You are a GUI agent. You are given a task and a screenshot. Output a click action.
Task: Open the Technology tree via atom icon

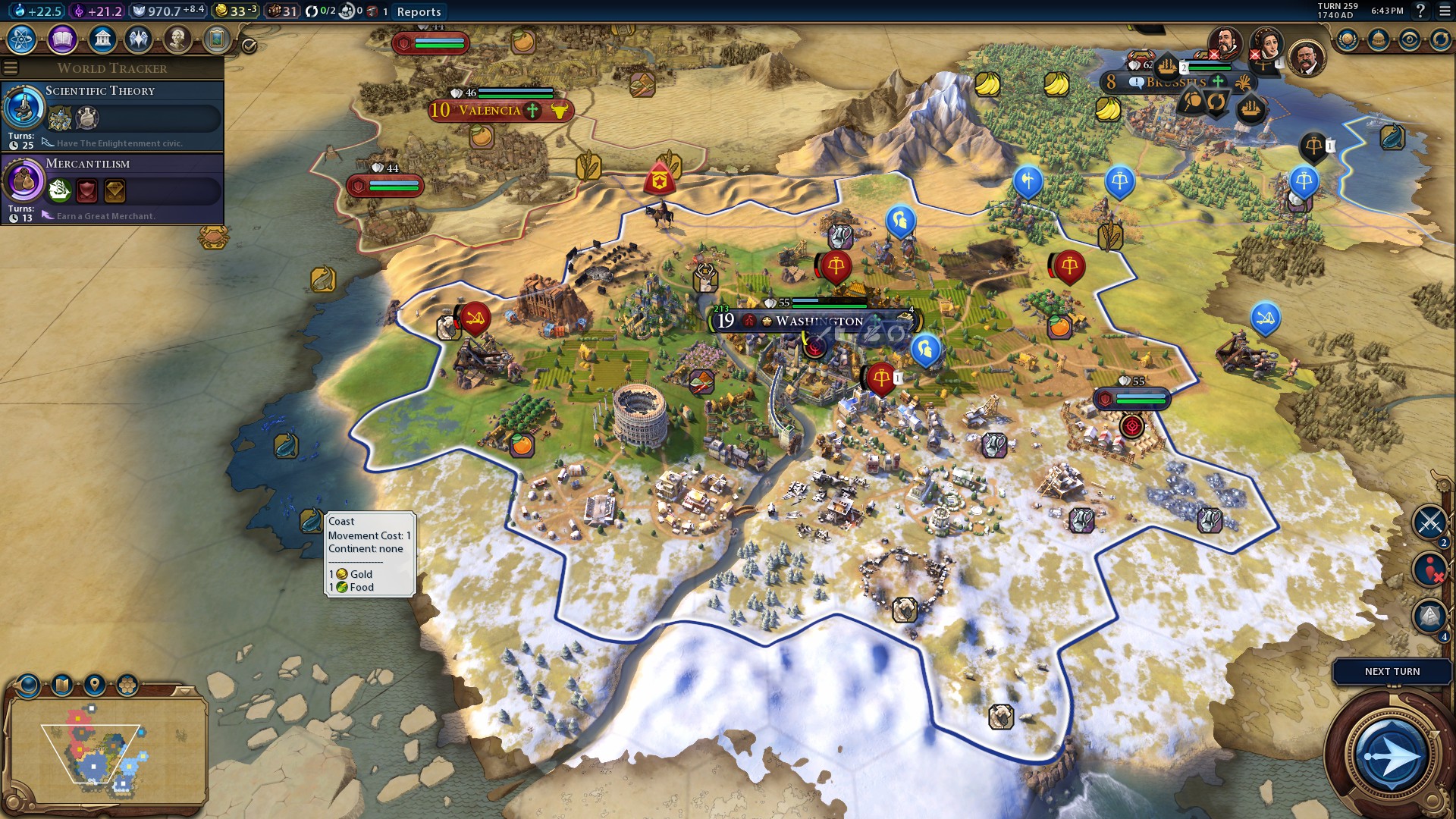pos(21,39)
